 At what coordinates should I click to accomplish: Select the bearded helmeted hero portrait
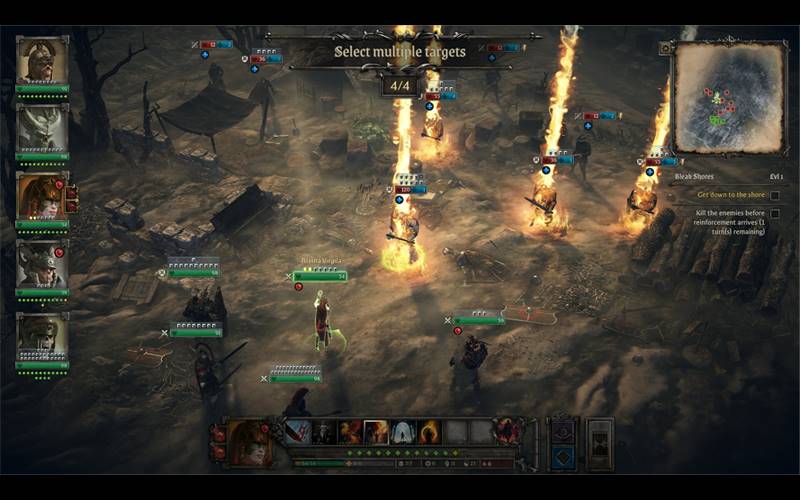[x=42, y=62]
